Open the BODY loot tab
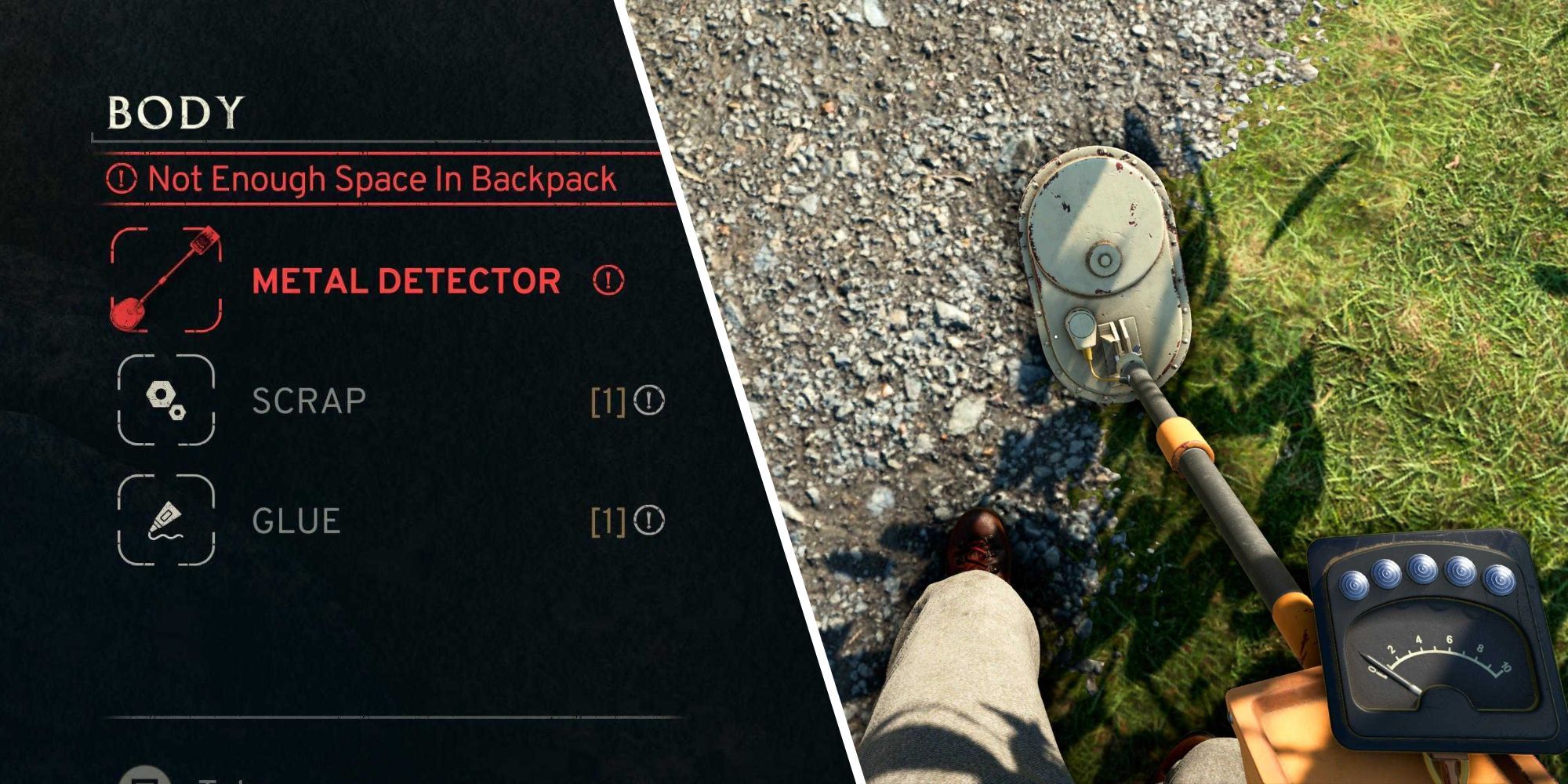1568x784 pixels. point(174,111)
